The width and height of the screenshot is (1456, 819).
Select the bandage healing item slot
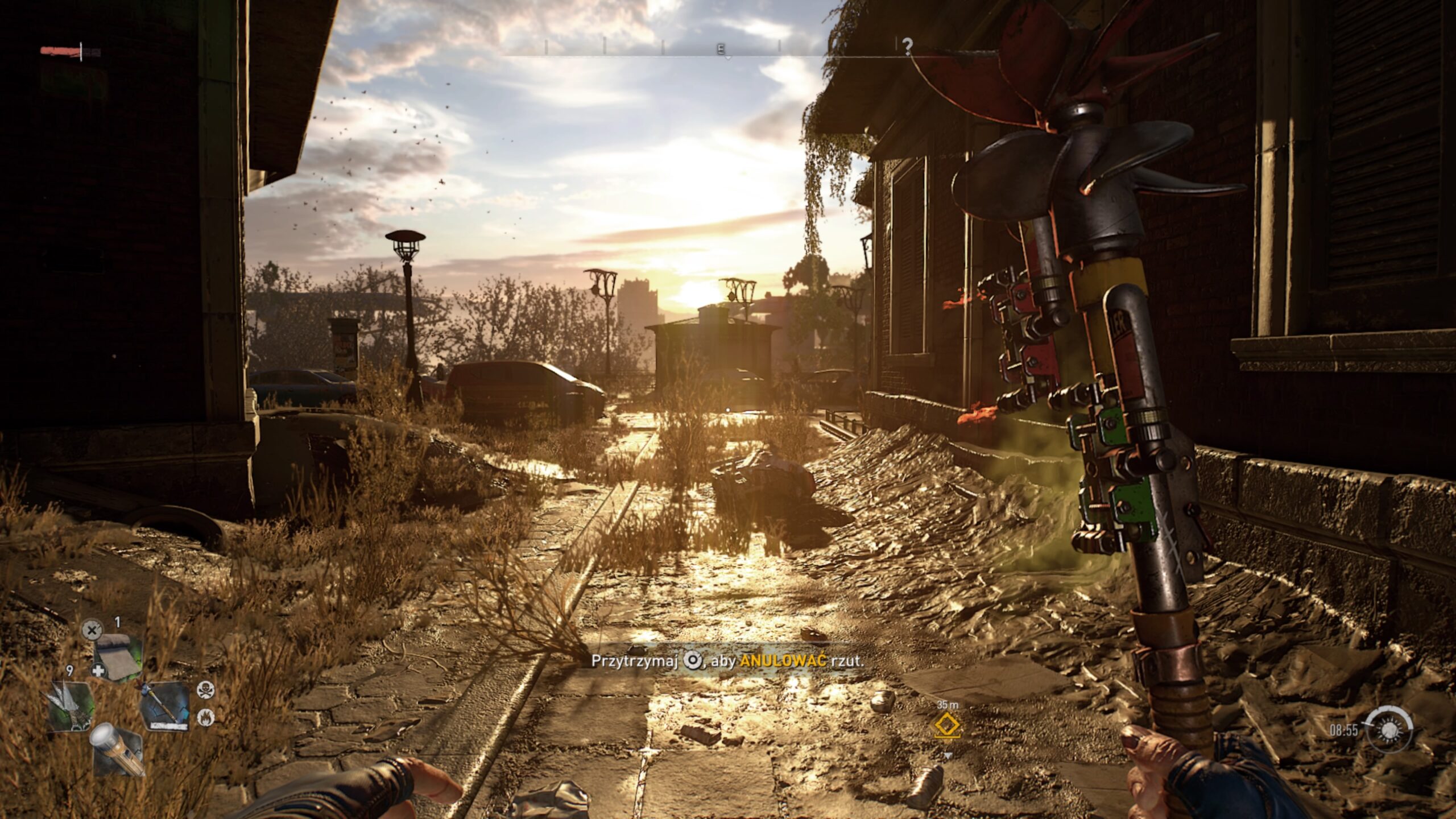click(x=118, y=657)
